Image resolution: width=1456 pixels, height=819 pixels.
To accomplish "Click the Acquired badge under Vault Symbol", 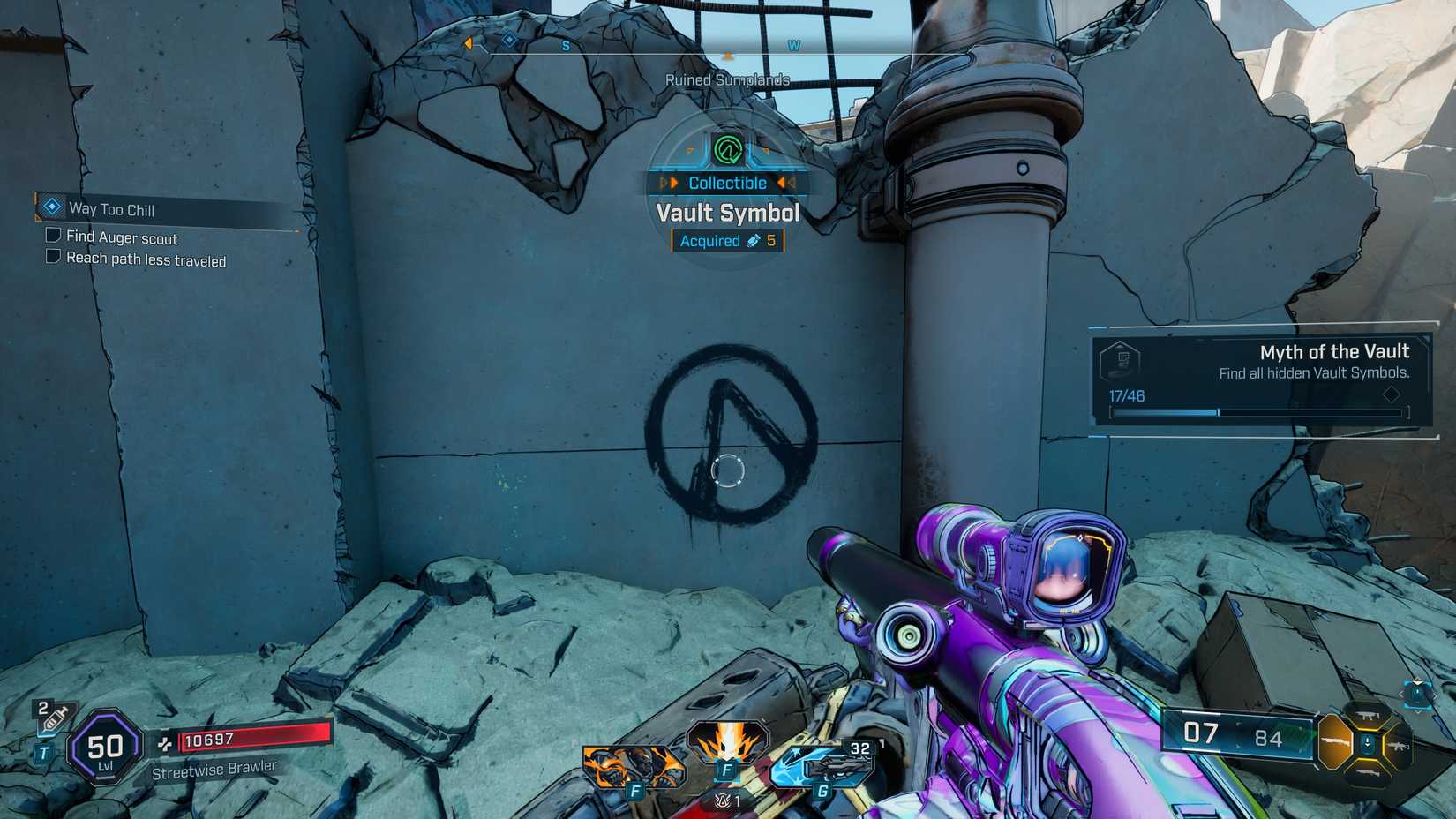I will [x=727, y=240].
